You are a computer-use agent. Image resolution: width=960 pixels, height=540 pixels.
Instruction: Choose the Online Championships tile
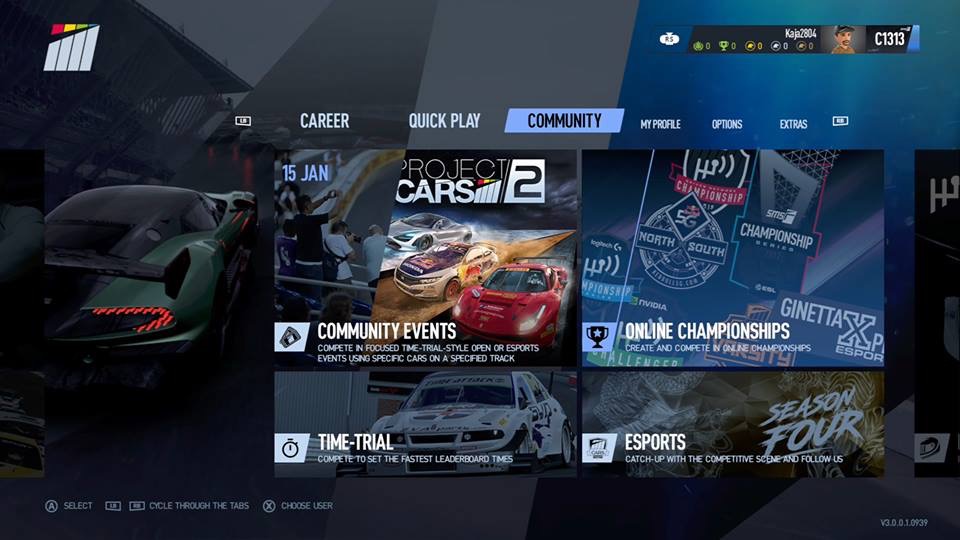pyautogui.click(x=733, y=258)
